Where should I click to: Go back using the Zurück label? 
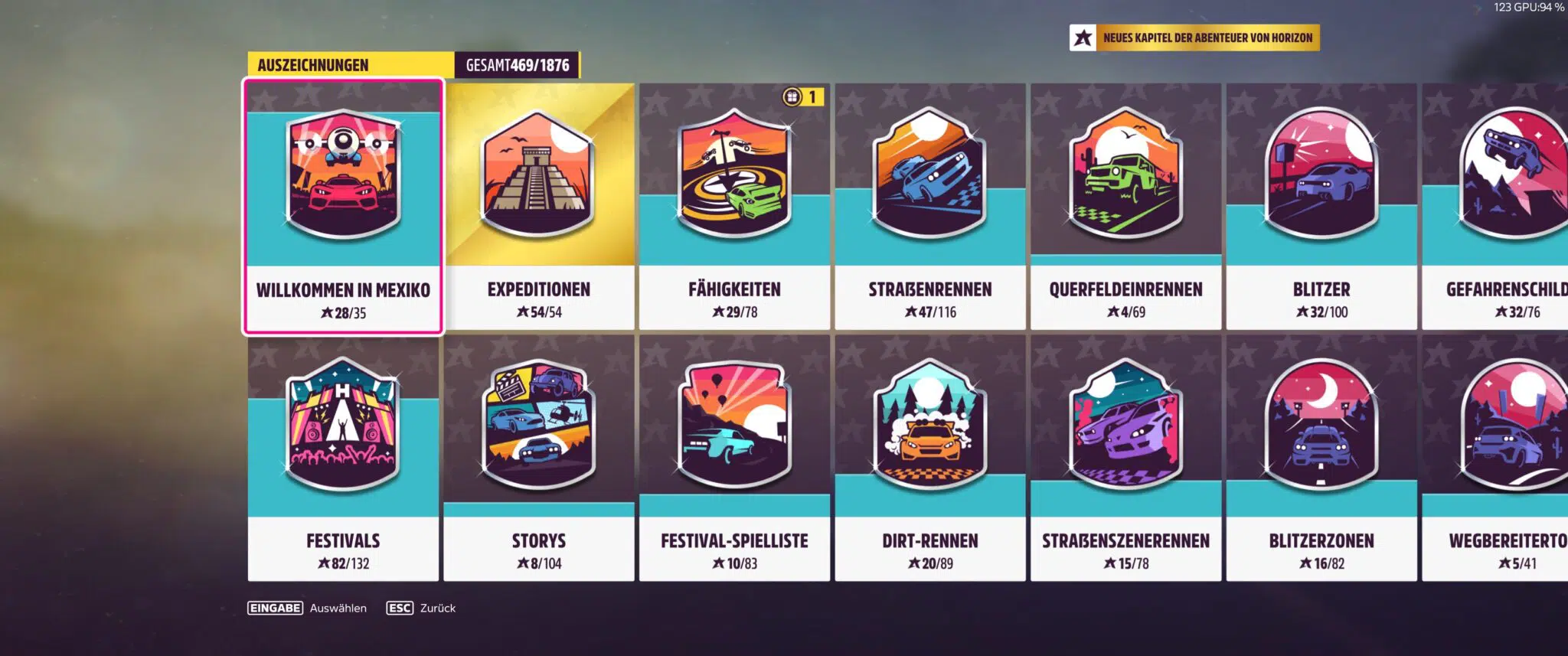pyautogui.click(x=437, y=609)
